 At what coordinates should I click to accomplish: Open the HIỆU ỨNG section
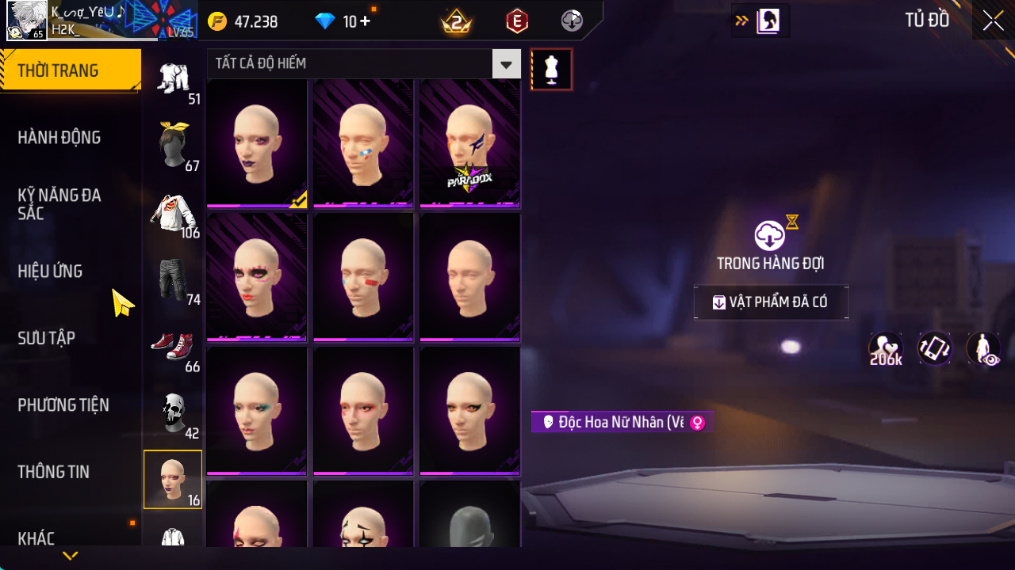(50, 271)
